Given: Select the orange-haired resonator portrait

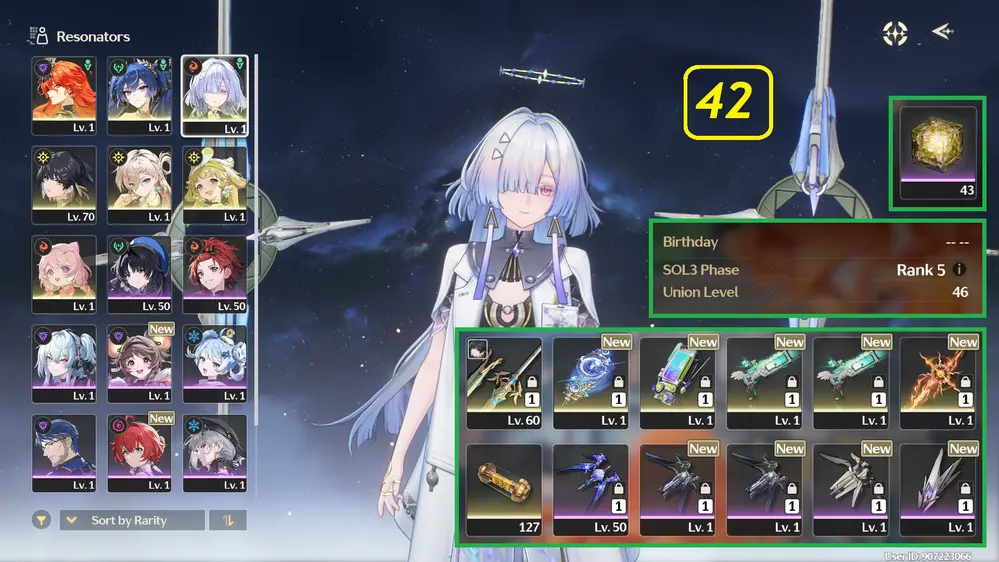Looking at the screenshot, I should (64, 95).
